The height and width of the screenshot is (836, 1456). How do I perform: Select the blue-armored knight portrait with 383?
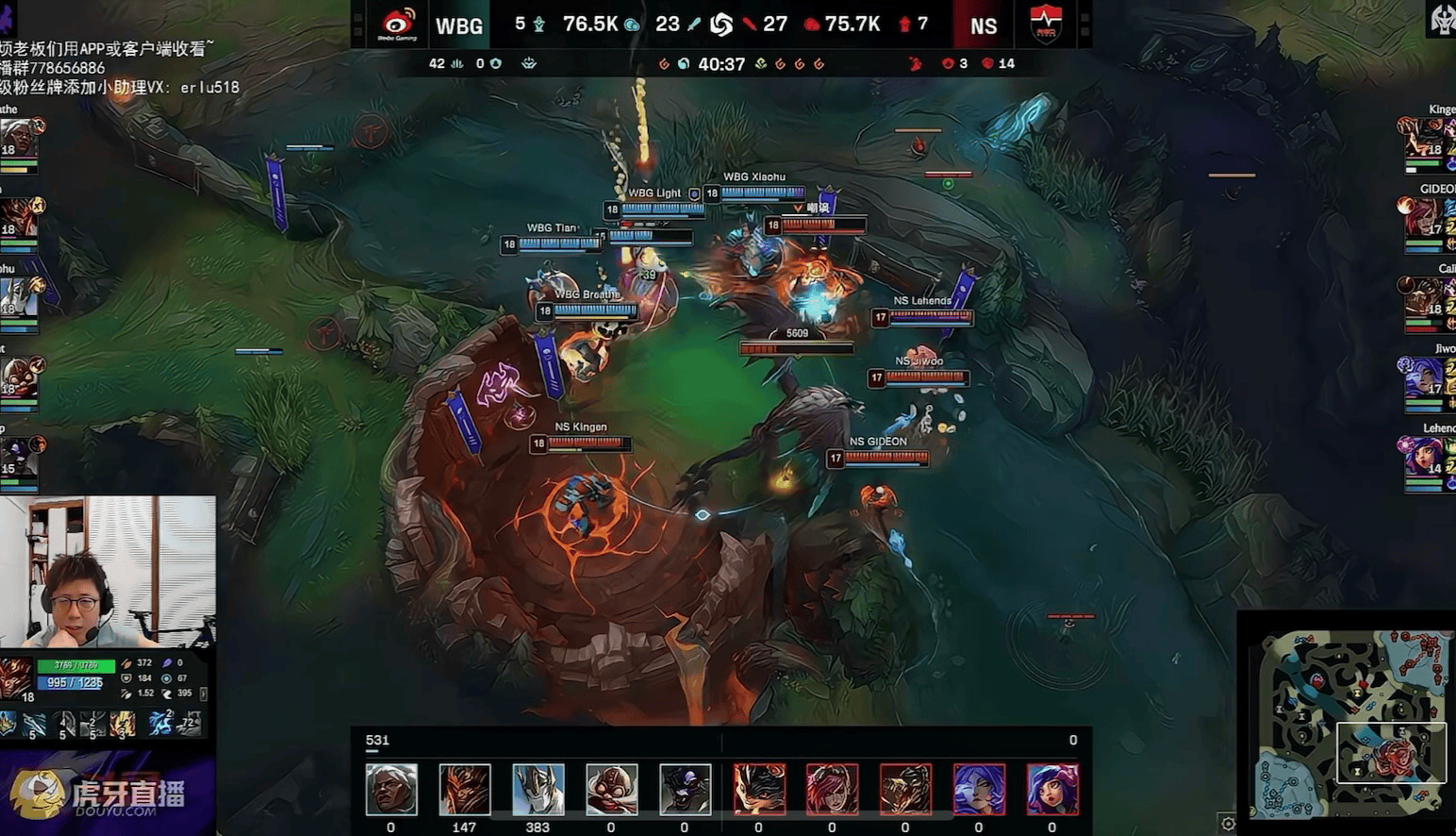click(538, 790)
